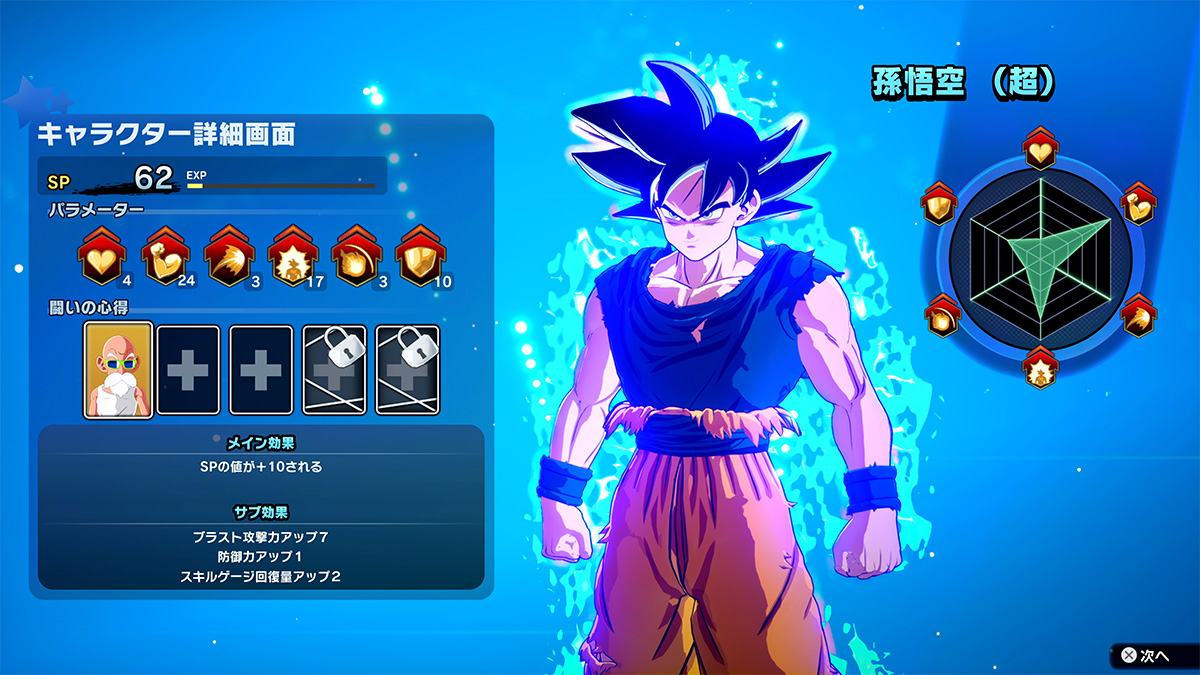This screenshot has width=1200, height=675.
Task: Select the flexing arm icon on radar chart
Action: [x=1139, y=205]
